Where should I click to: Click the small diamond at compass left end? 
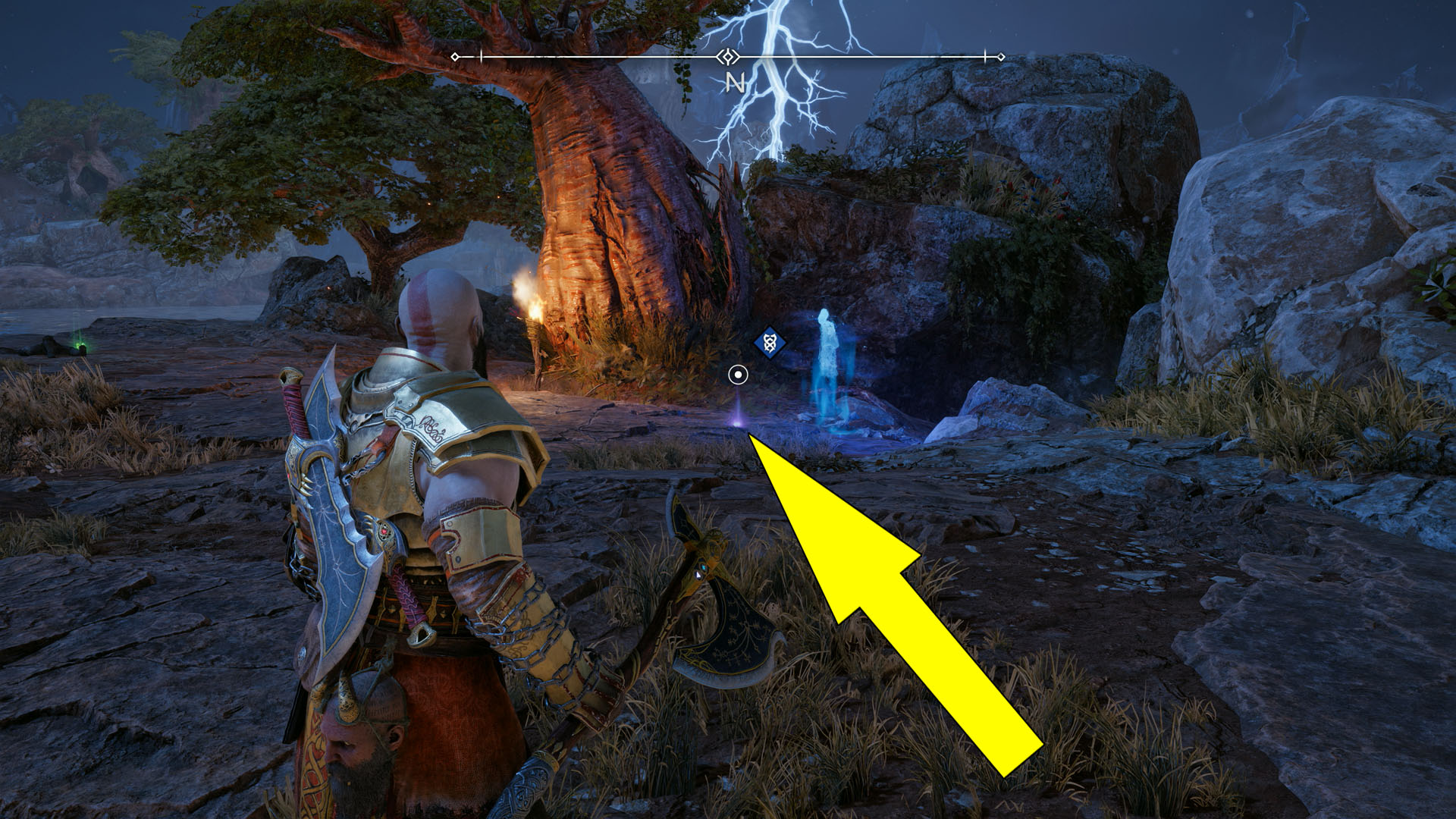pos(455,55)
